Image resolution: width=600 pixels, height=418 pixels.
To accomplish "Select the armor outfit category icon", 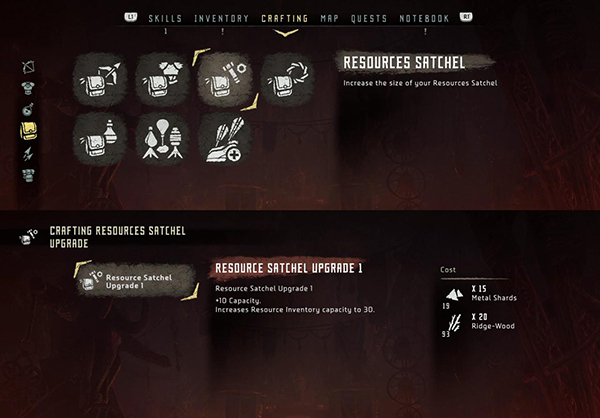I will pyautogui.click(x=28, y=87).
